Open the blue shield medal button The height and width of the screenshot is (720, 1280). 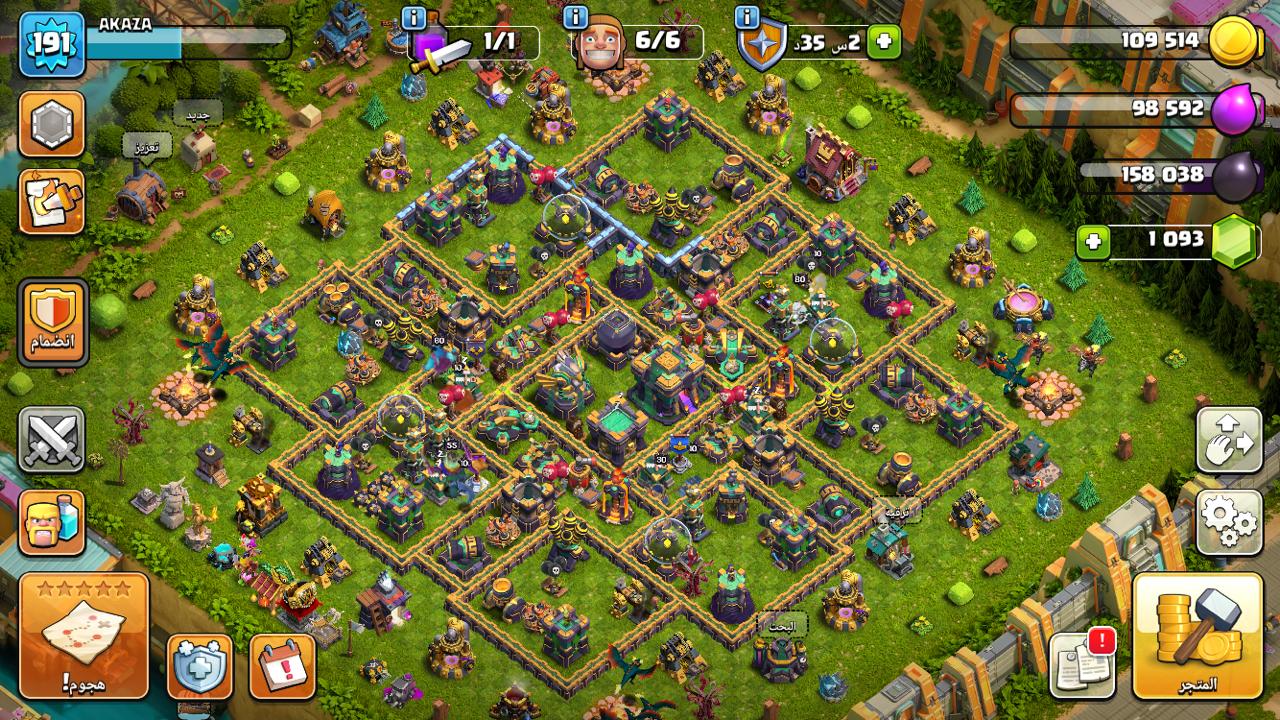point(199,666)
